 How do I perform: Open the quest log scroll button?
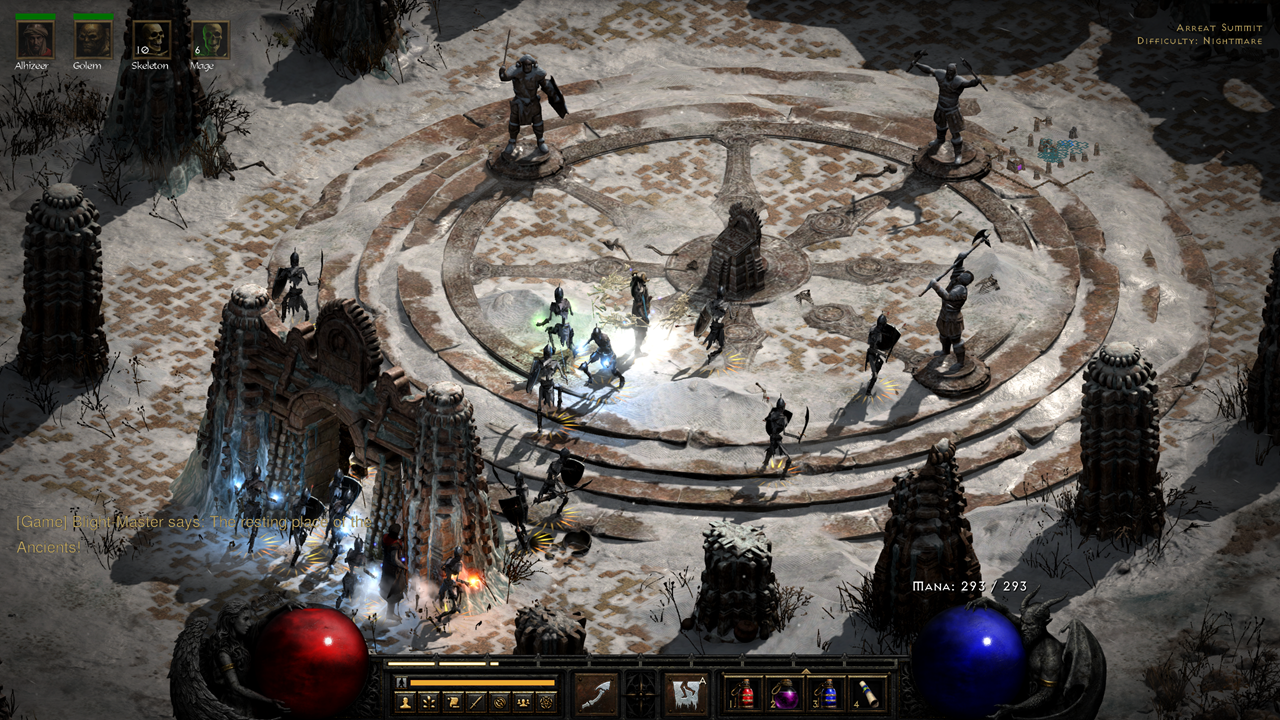(453, 702)
